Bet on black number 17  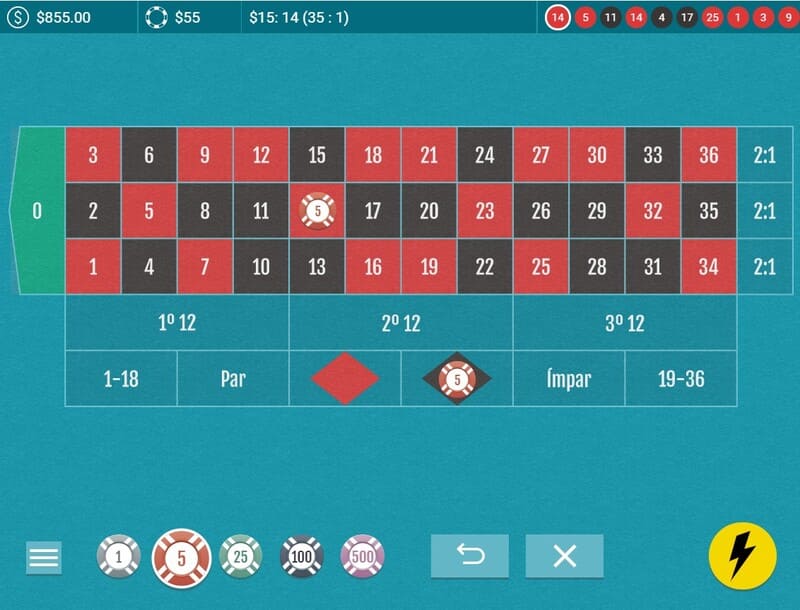[x=373, y=211]
